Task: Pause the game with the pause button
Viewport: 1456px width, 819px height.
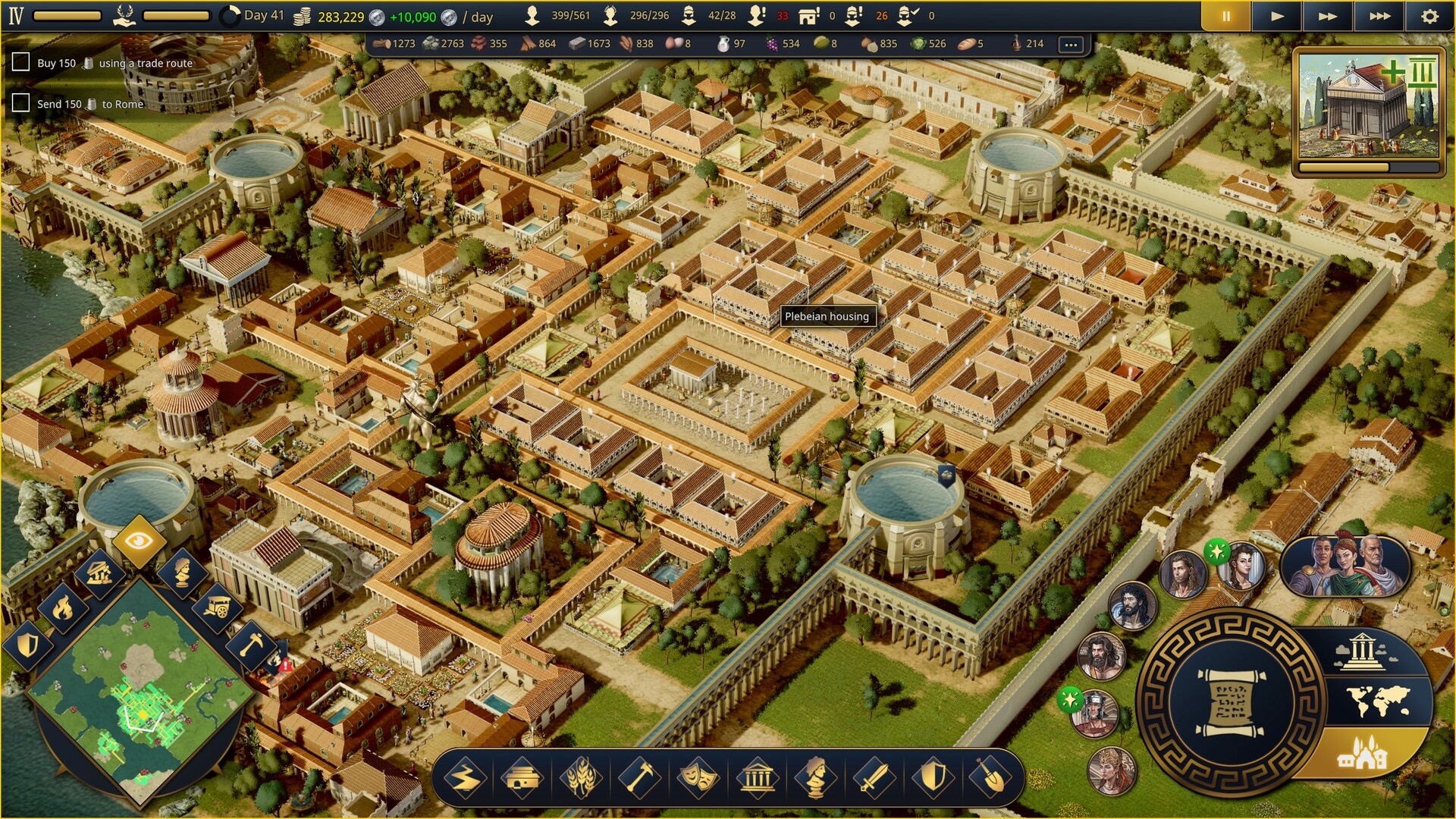Action: pos(1225,16)
